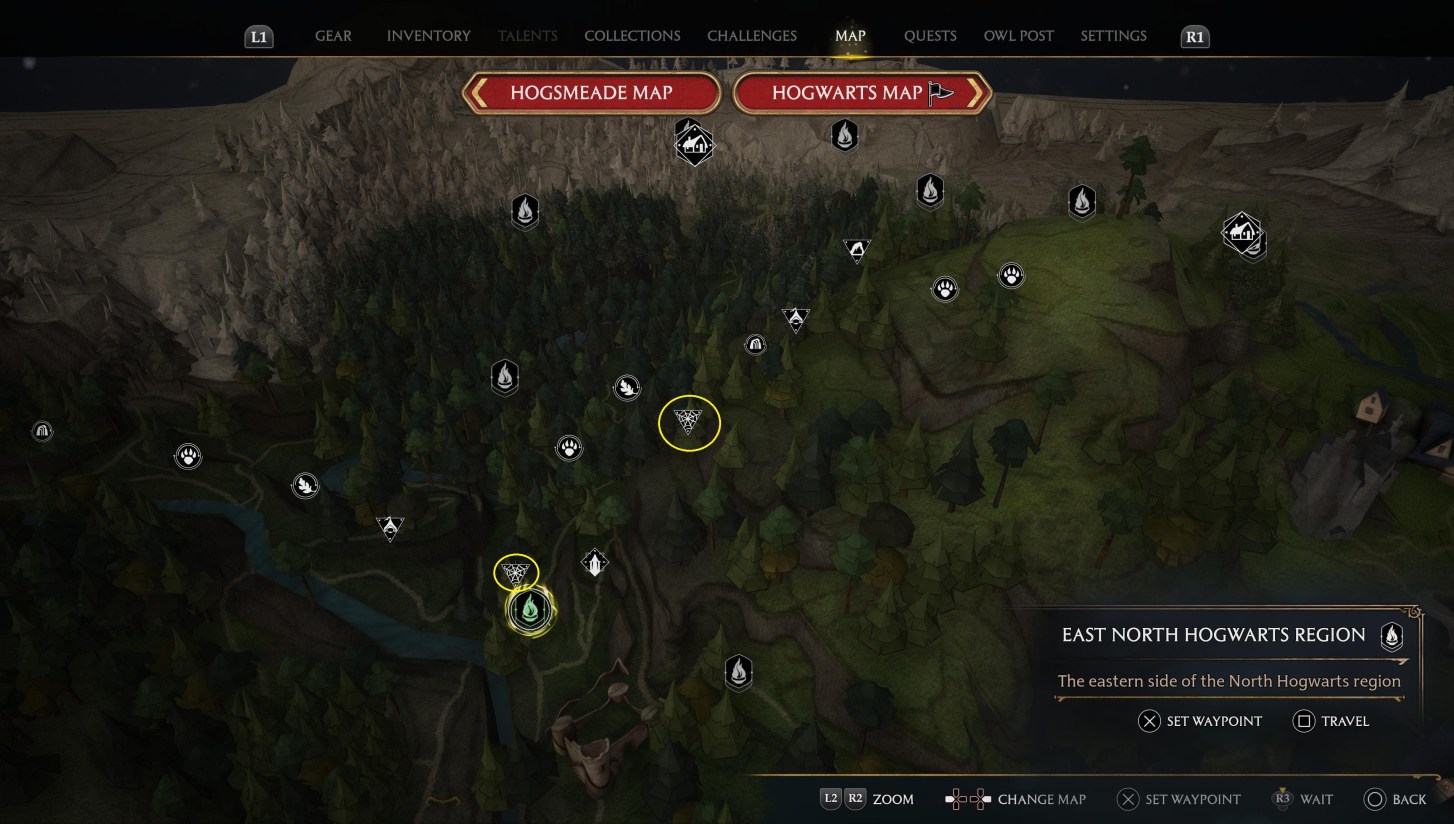Select the beast den paw icon near the hillside
Image resolution: width=1454 pixels, height=824 pixels.
click(x=944, y=289)
